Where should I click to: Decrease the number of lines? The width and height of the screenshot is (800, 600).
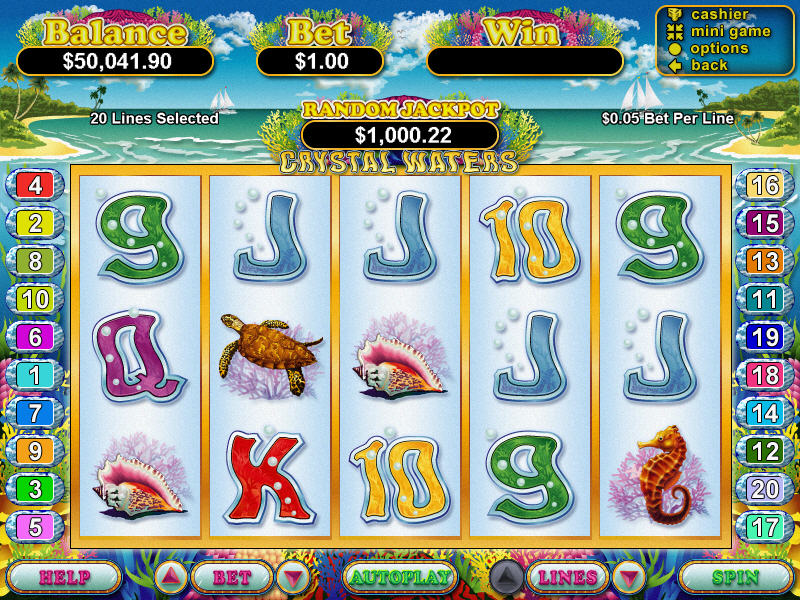tap(629, 577)
